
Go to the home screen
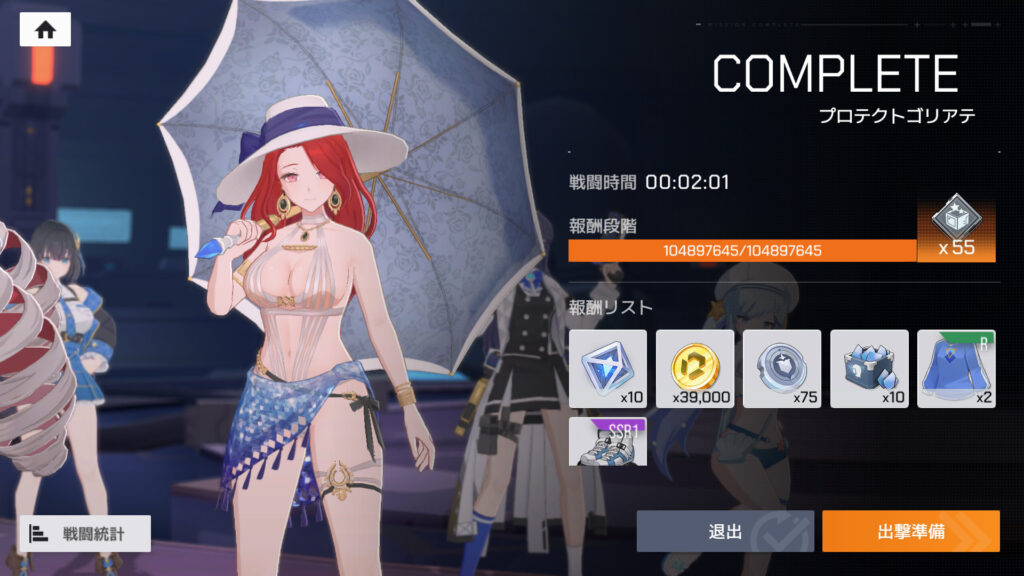pos(45,30)
